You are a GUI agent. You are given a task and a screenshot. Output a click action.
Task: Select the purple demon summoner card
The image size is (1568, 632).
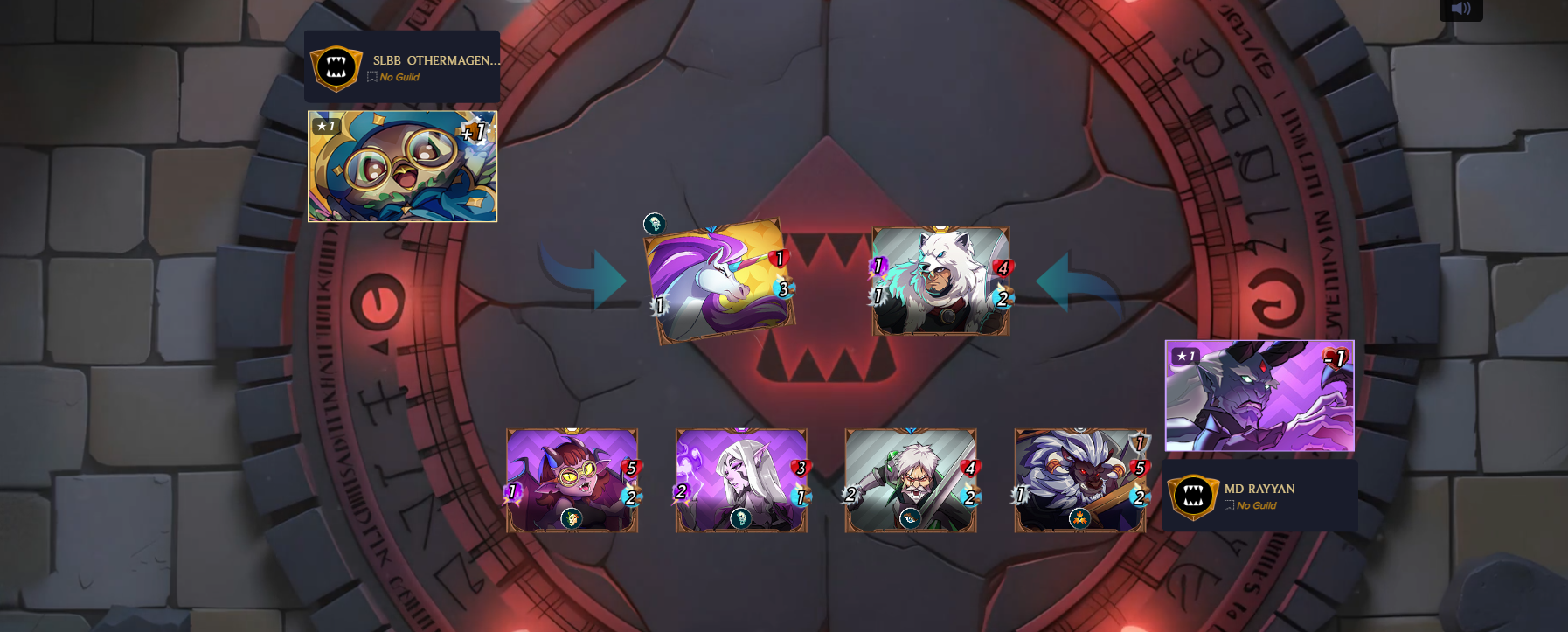[x=1259, y=395]
